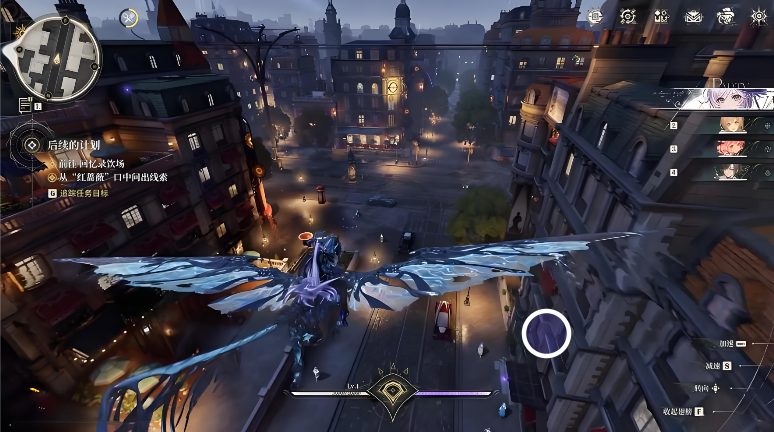Open the gear-eye icon in the top bar
Screen dimensions: 774x432
click(759, 16)
